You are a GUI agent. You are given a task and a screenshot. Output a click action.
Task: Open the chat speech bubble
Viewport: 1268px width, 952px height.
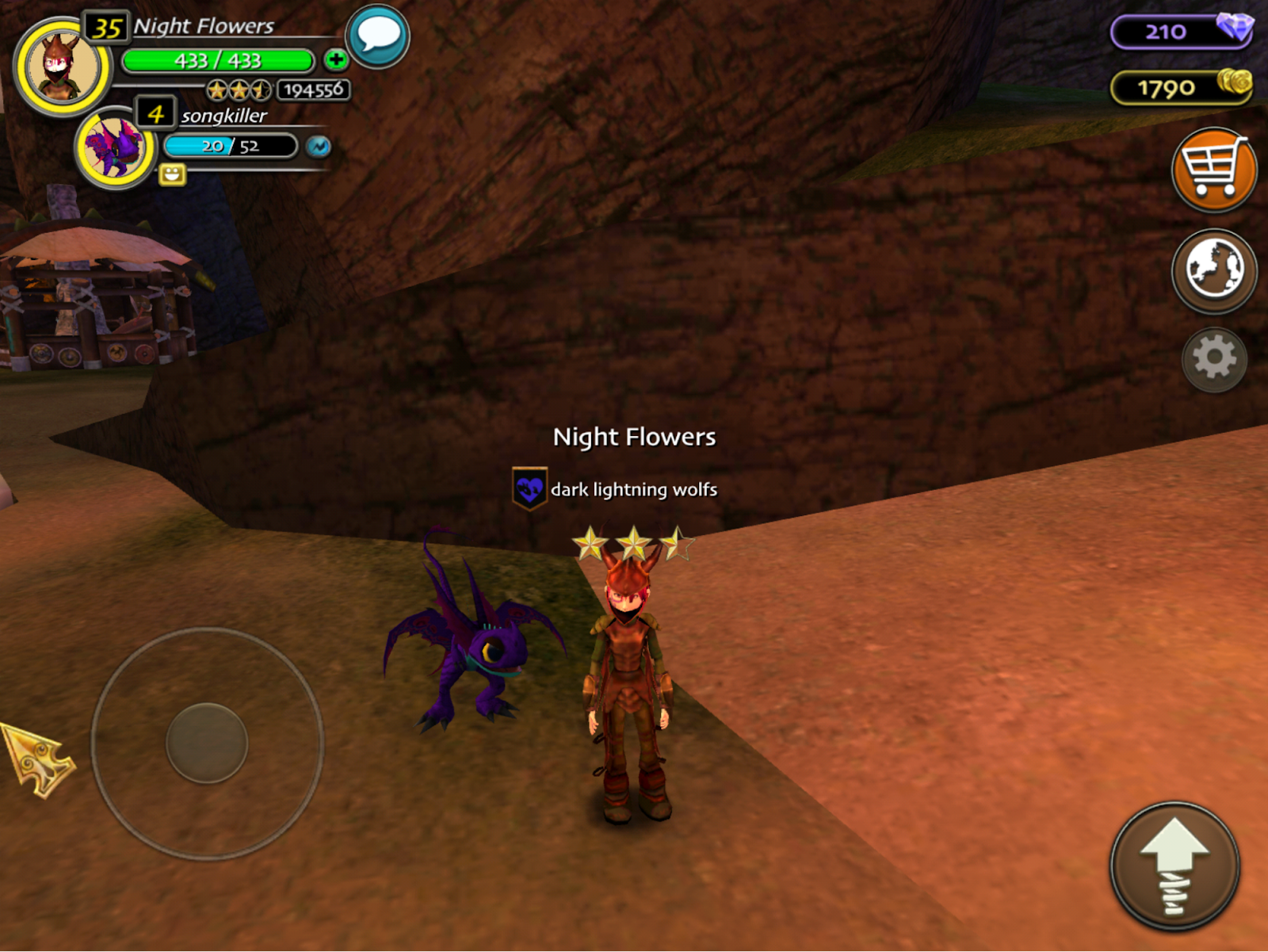[x=378, y=36]
